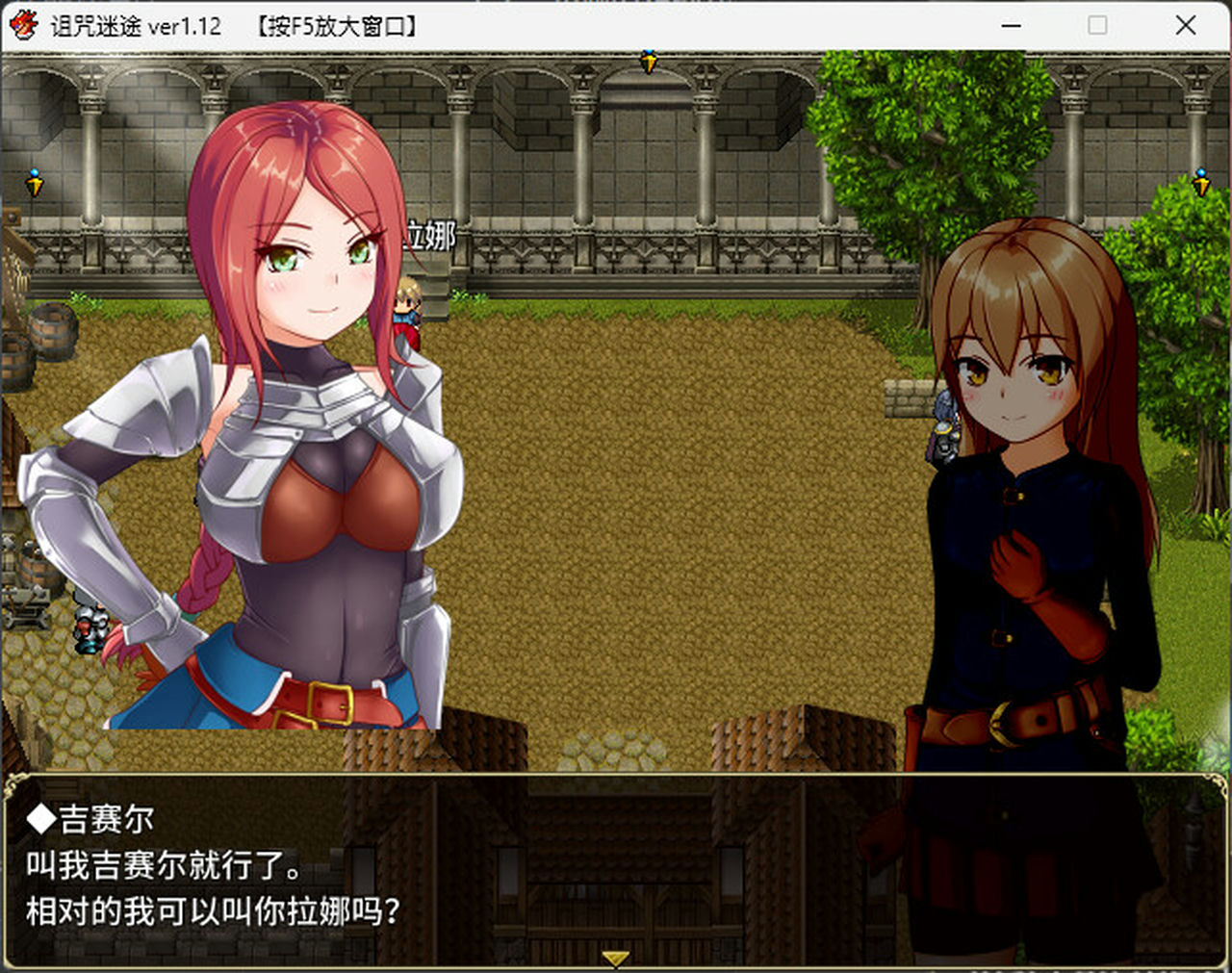Image resolution: width=1232 pixels, height=973 pixels.
Task: Select the knight sprite near the barrels
Action: [91, 626]
